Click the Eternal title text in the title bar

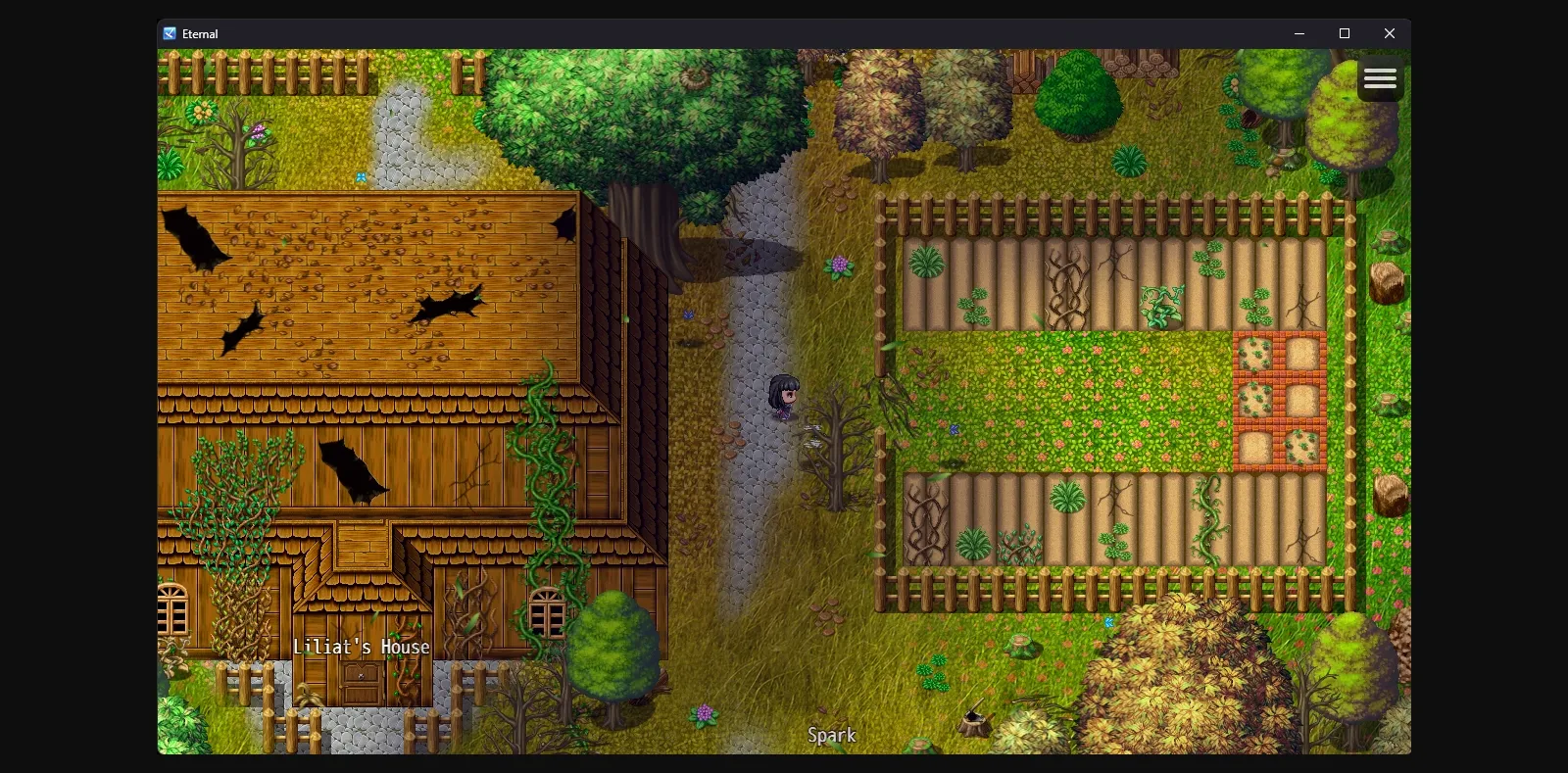tap(200, 32)
